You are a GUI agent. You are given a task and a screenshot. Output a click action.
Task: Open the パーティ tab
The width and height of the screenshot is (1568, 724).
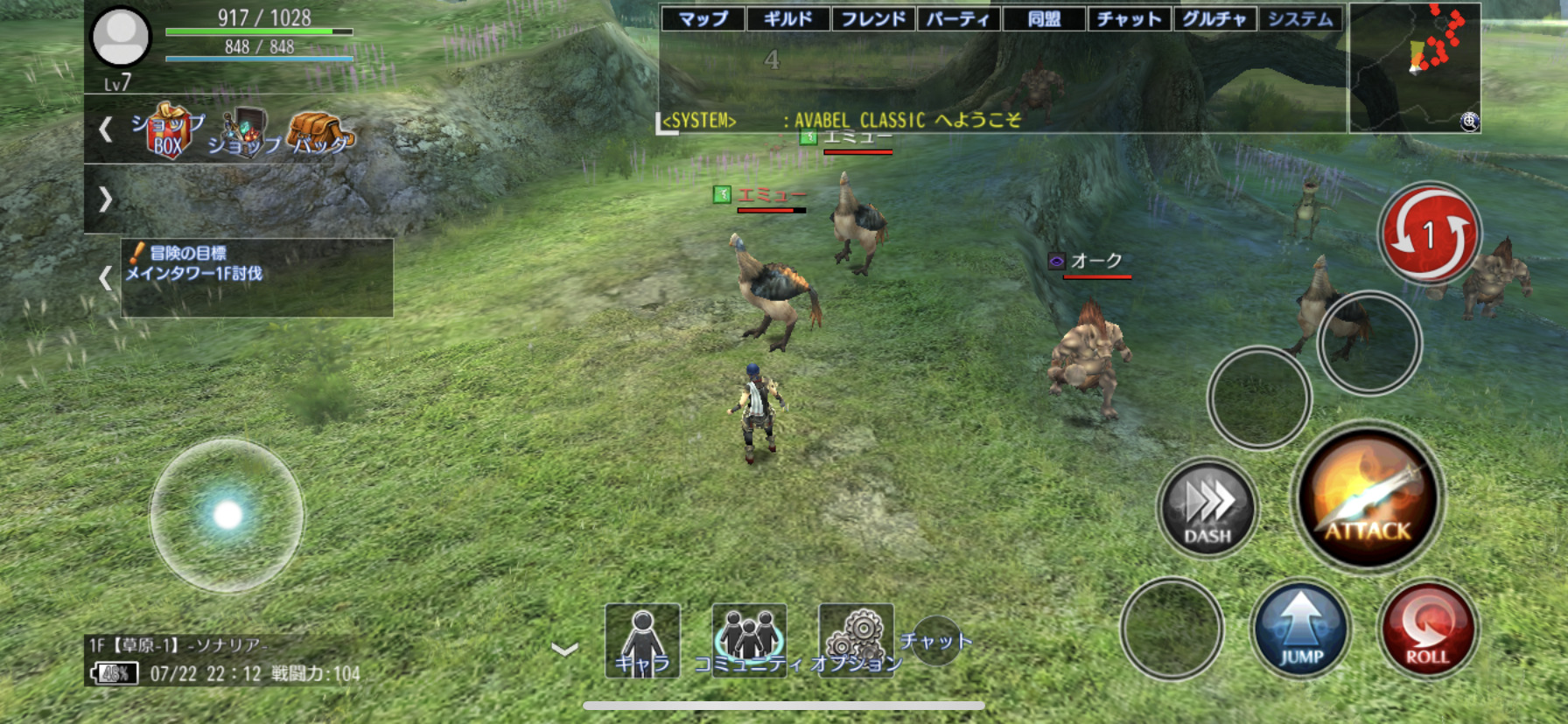click(958, 18)
